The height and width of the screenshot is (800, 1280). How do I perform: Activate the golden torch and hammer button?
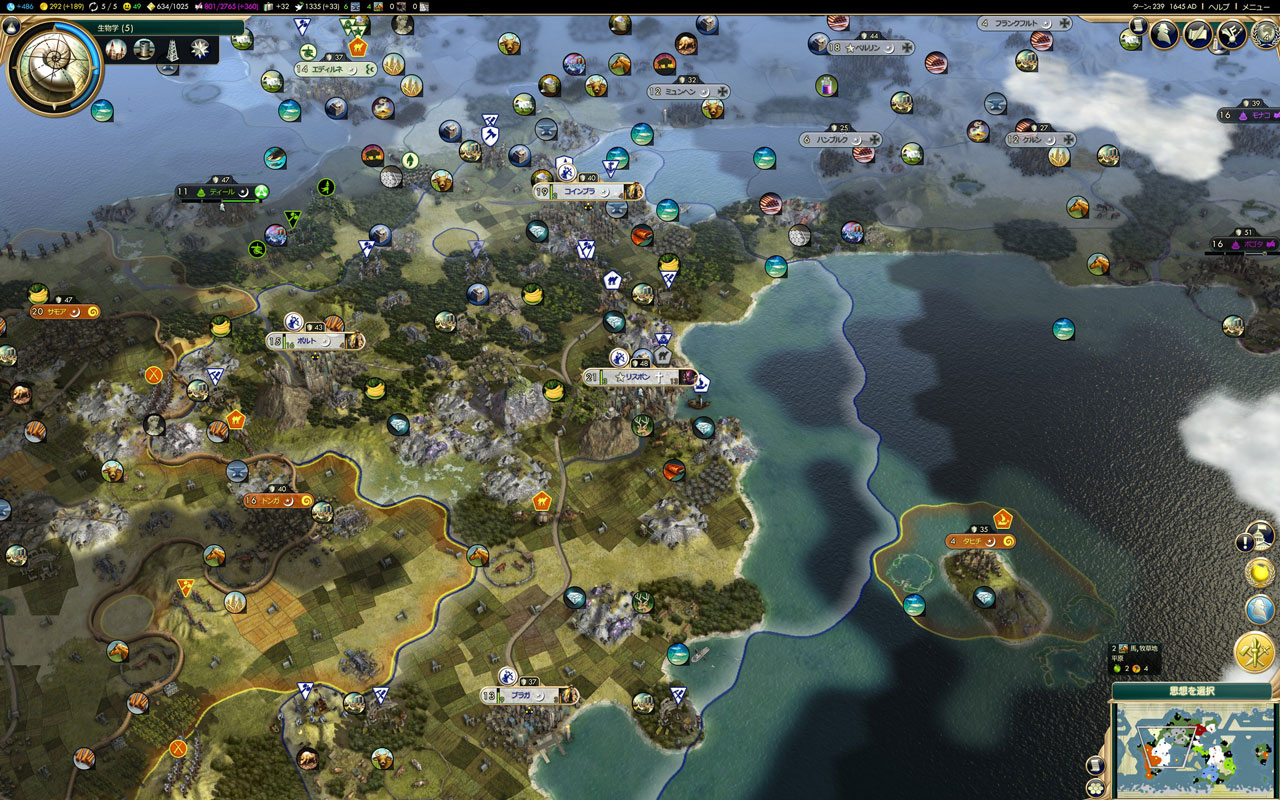[x=1254, y=652]
